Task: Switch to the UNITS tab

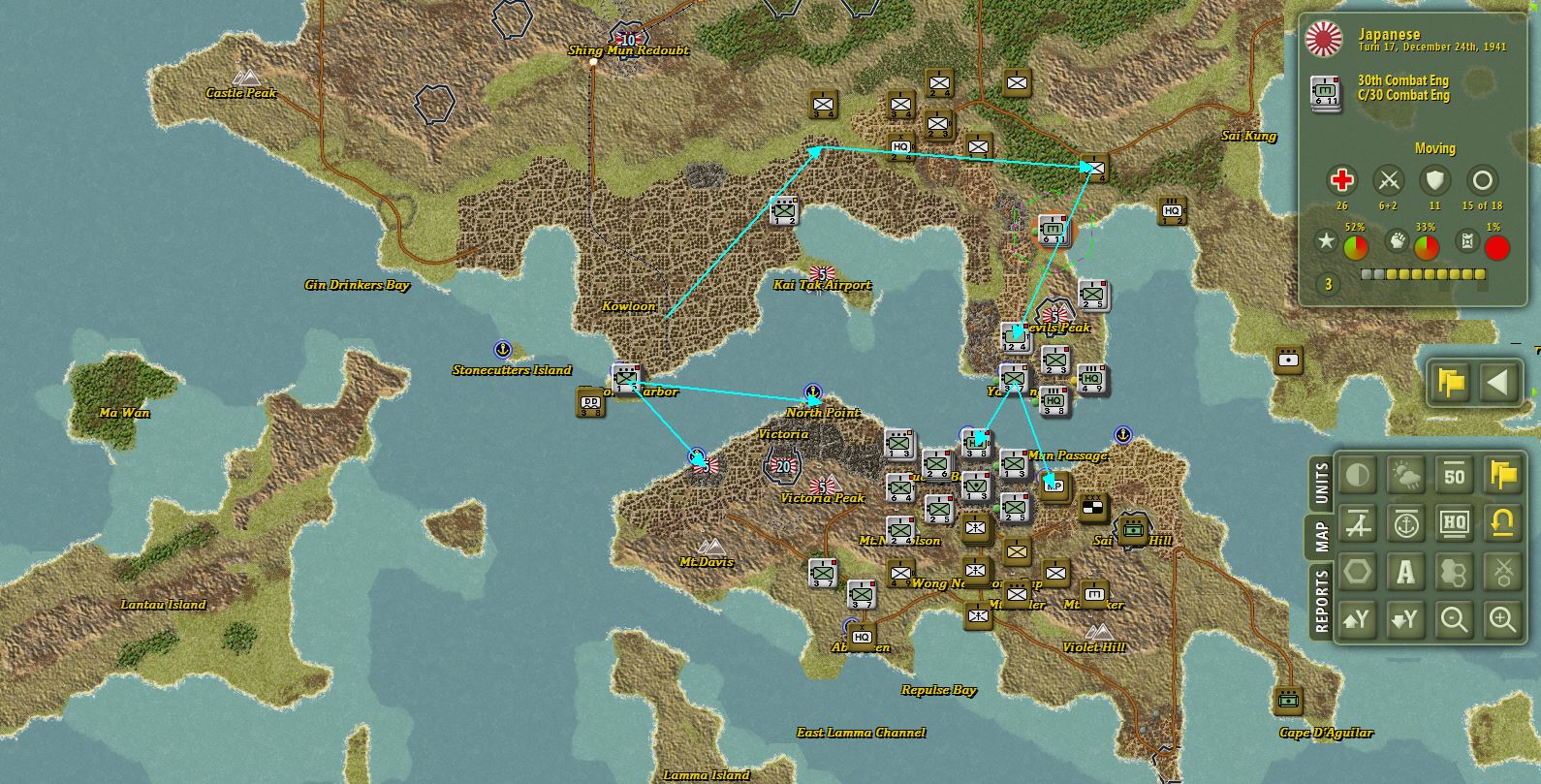Action: point(1320,481)
